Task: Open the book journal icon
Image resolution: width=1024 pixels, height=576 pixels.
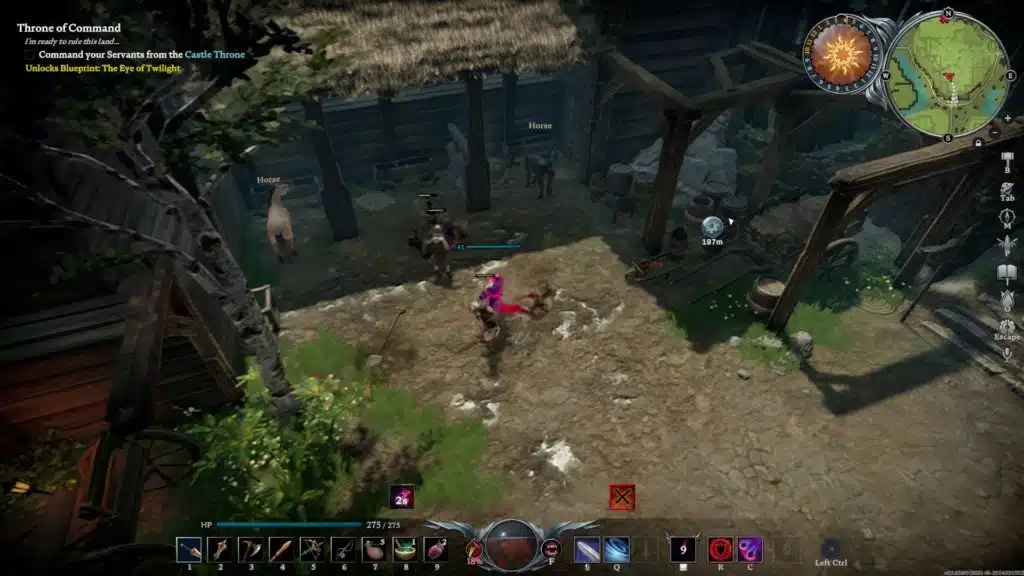Action: [1007, 271]
